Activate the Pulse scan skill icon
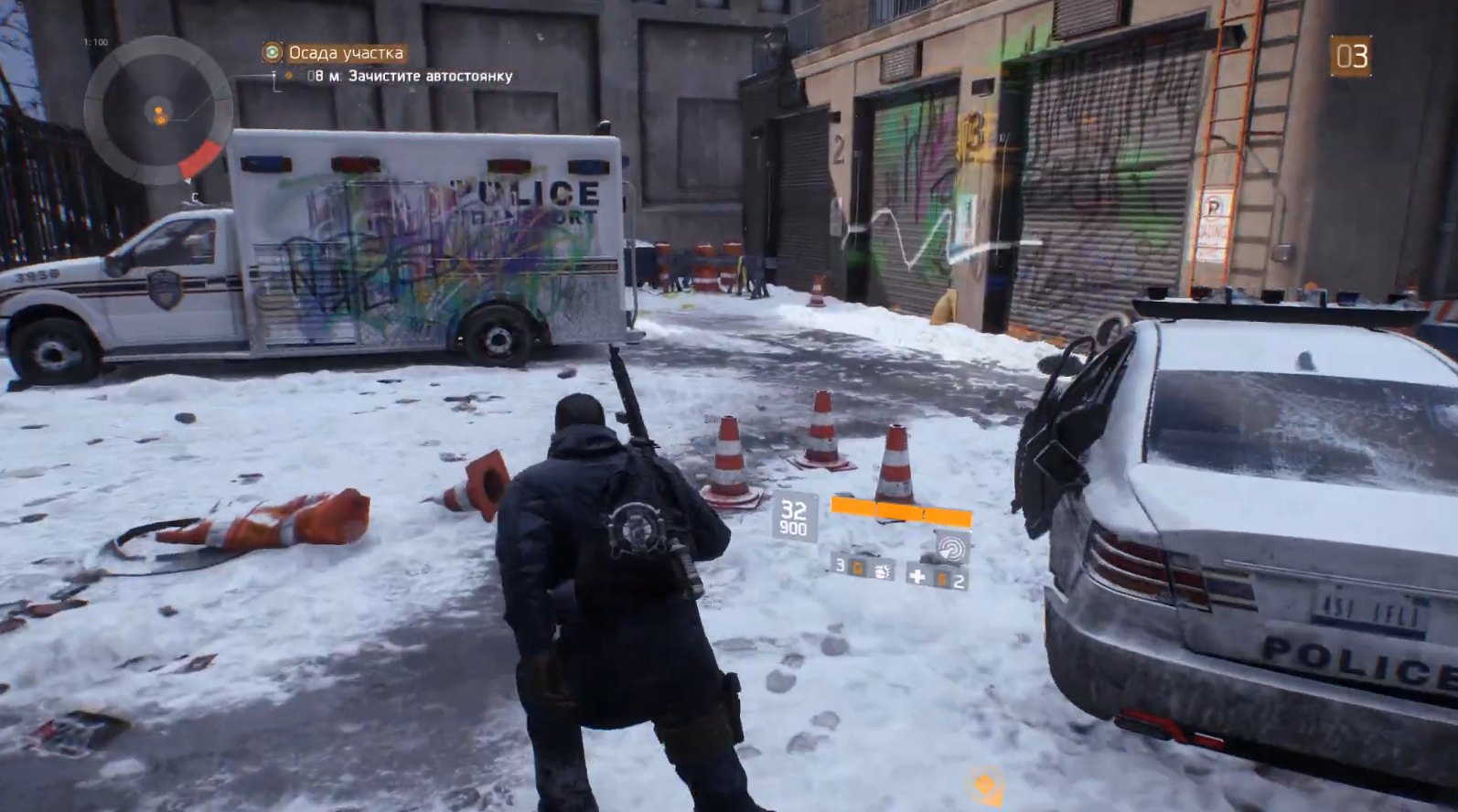The image size is (1458, 812). 951,549
